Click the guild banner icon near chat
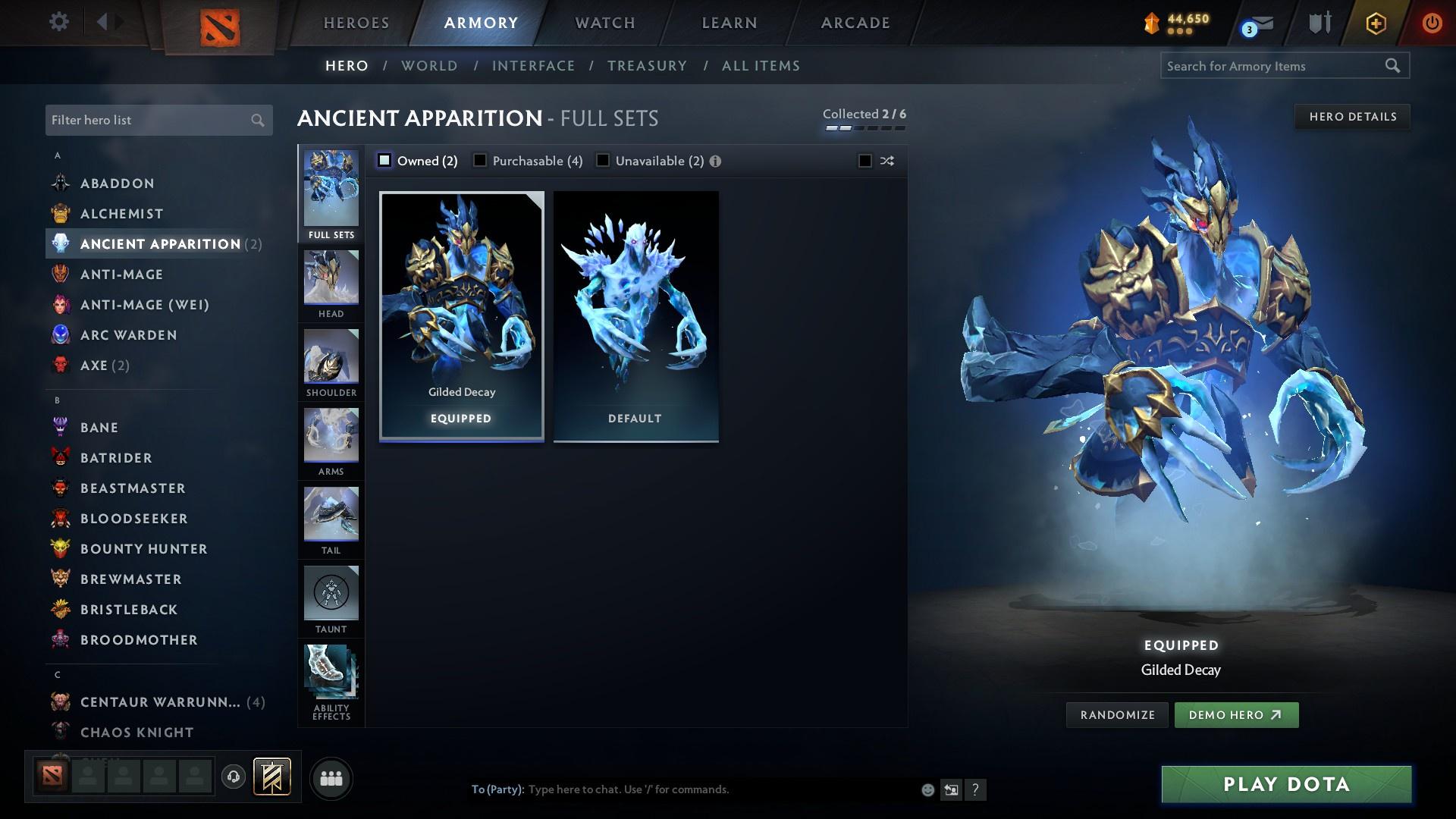Viewport: 1456px width, 819px height. coord(272,777)
